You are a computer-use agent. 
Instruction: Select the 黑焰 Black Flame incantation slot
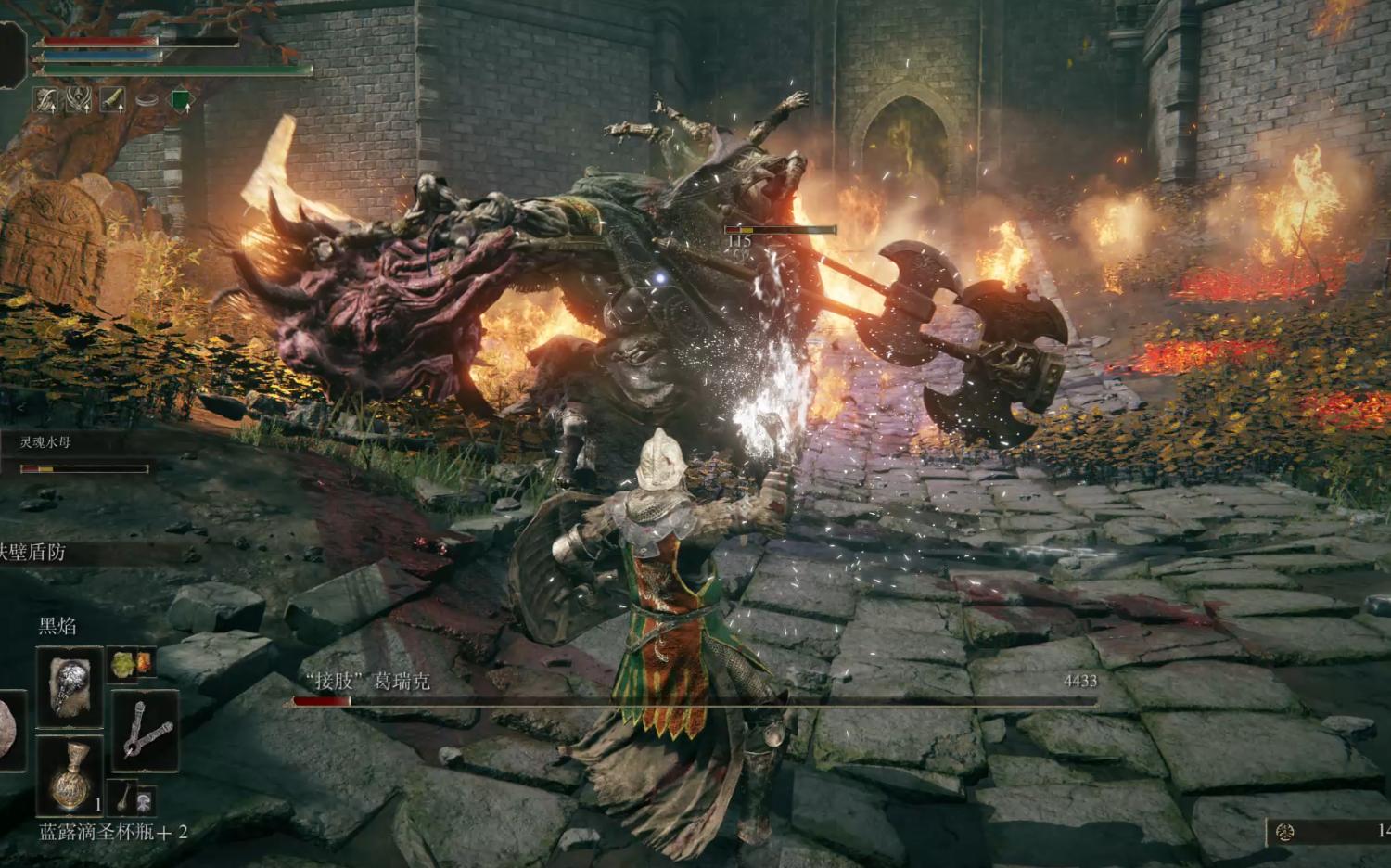[x=70, y=687]
